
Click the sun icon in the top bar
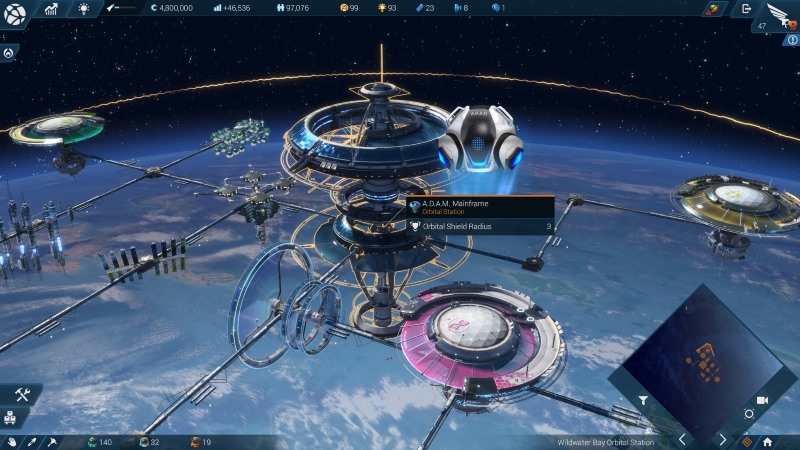(x=83, y=9)
